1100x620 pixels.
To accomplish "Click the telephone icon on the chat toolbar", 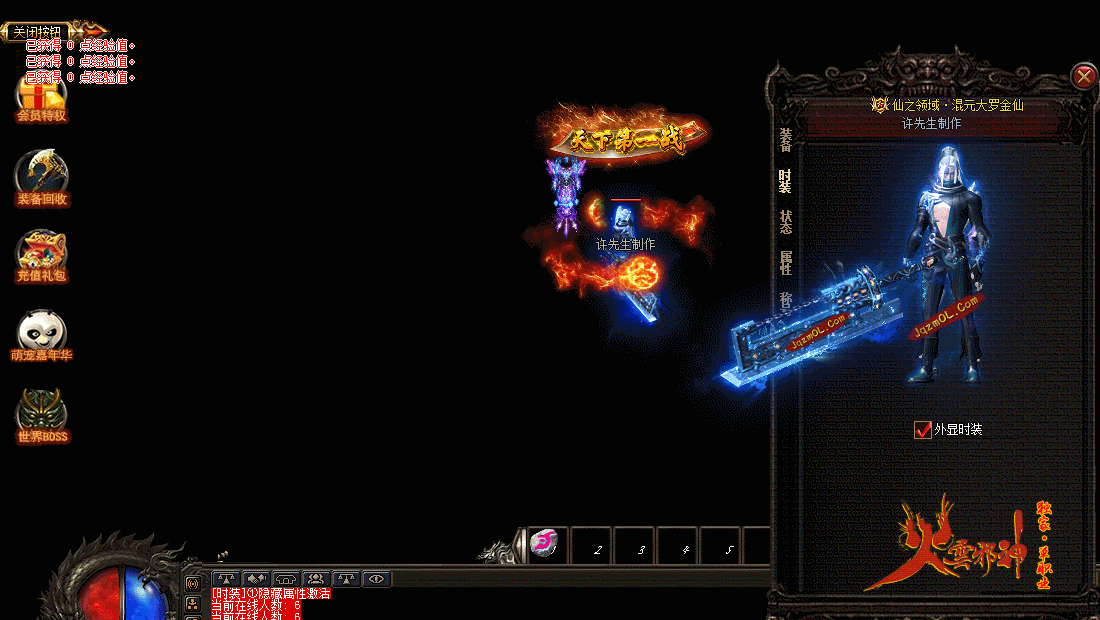I will 286,578.
